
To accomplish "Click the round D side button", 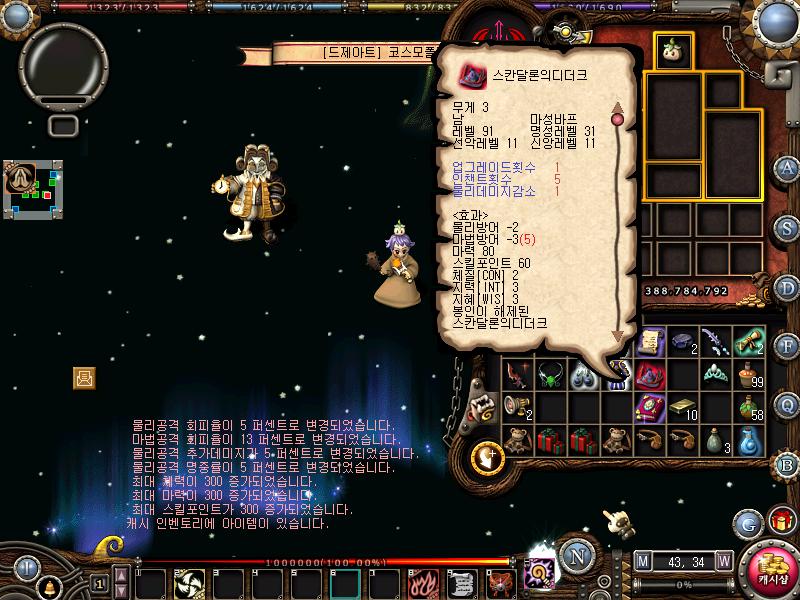I will [788, 287].
